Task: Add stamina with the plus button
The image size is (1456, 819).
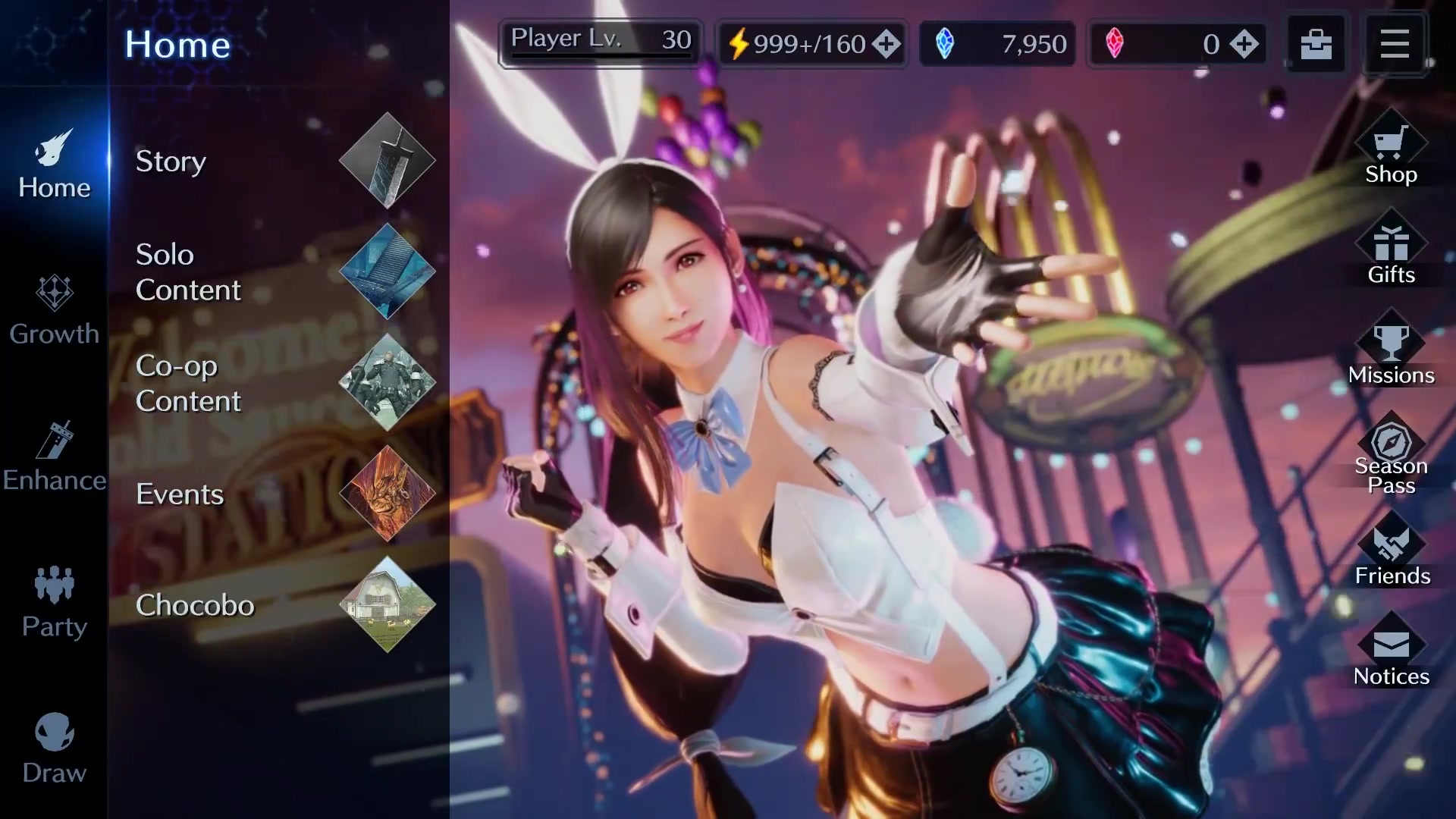Action: tap(886, 44)
